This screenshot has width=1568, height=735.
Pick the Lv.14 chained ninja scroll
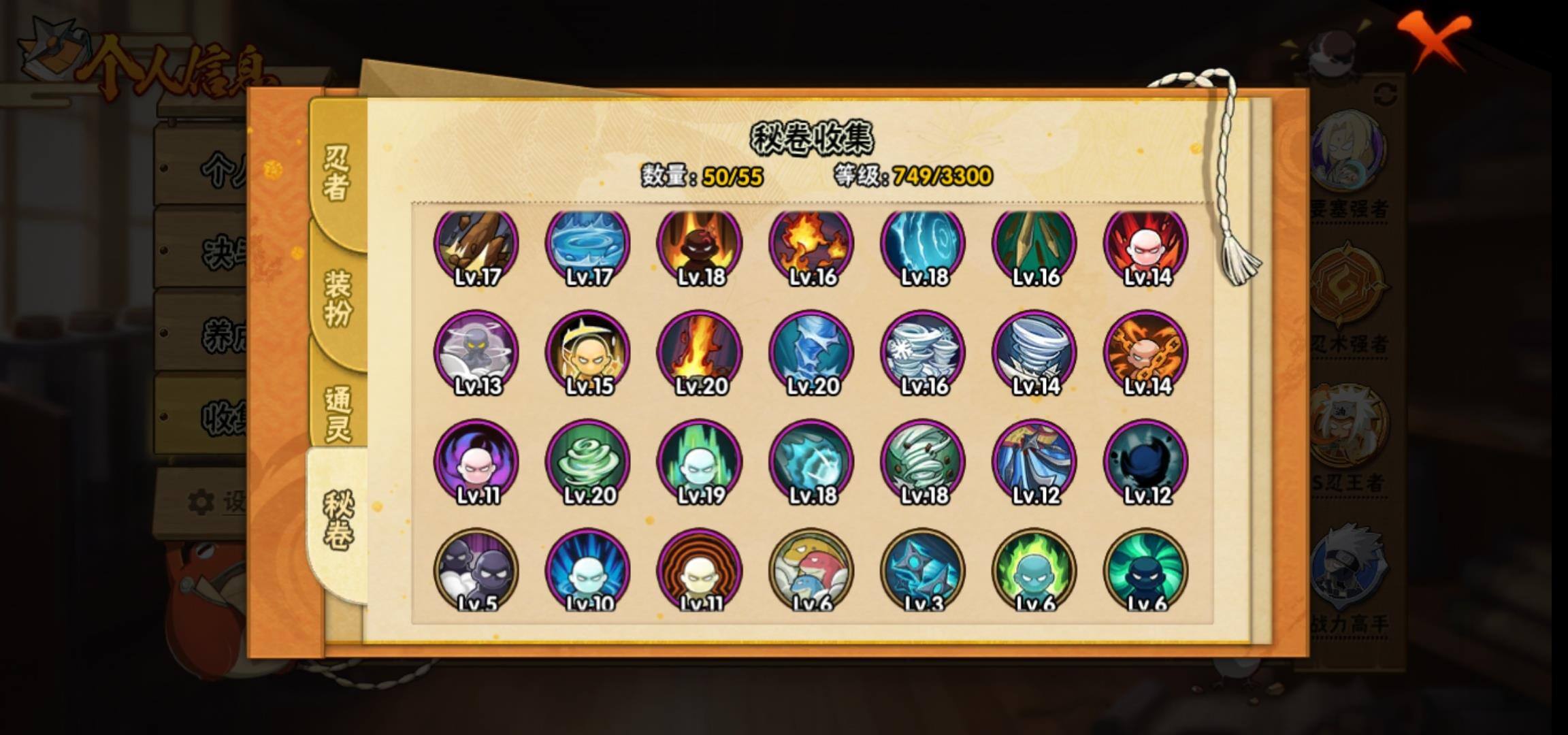pyautogui.click(x=1146, y=353)
